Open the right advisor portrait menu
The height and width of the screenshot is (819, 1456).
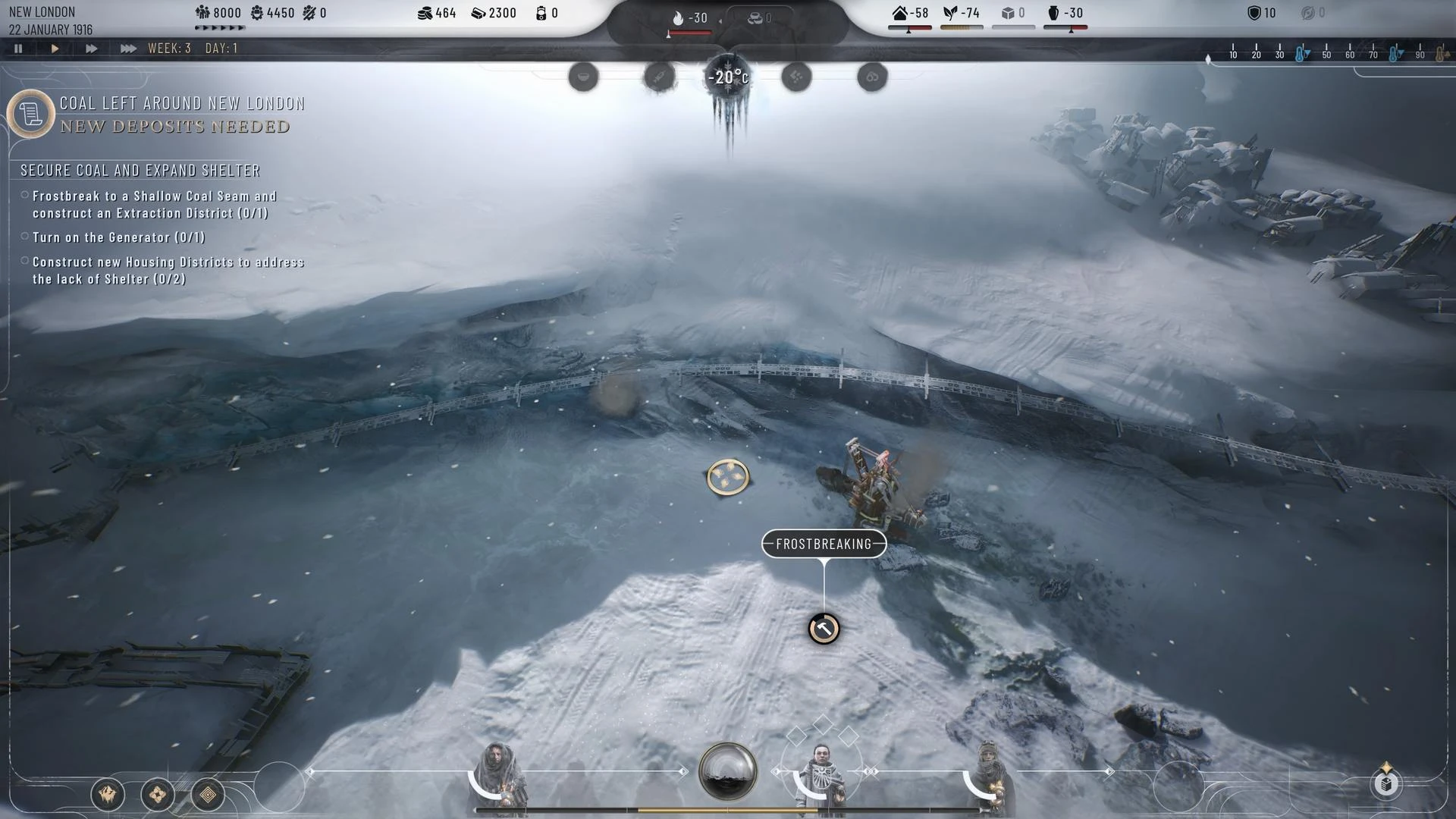[x=988, y=766]
